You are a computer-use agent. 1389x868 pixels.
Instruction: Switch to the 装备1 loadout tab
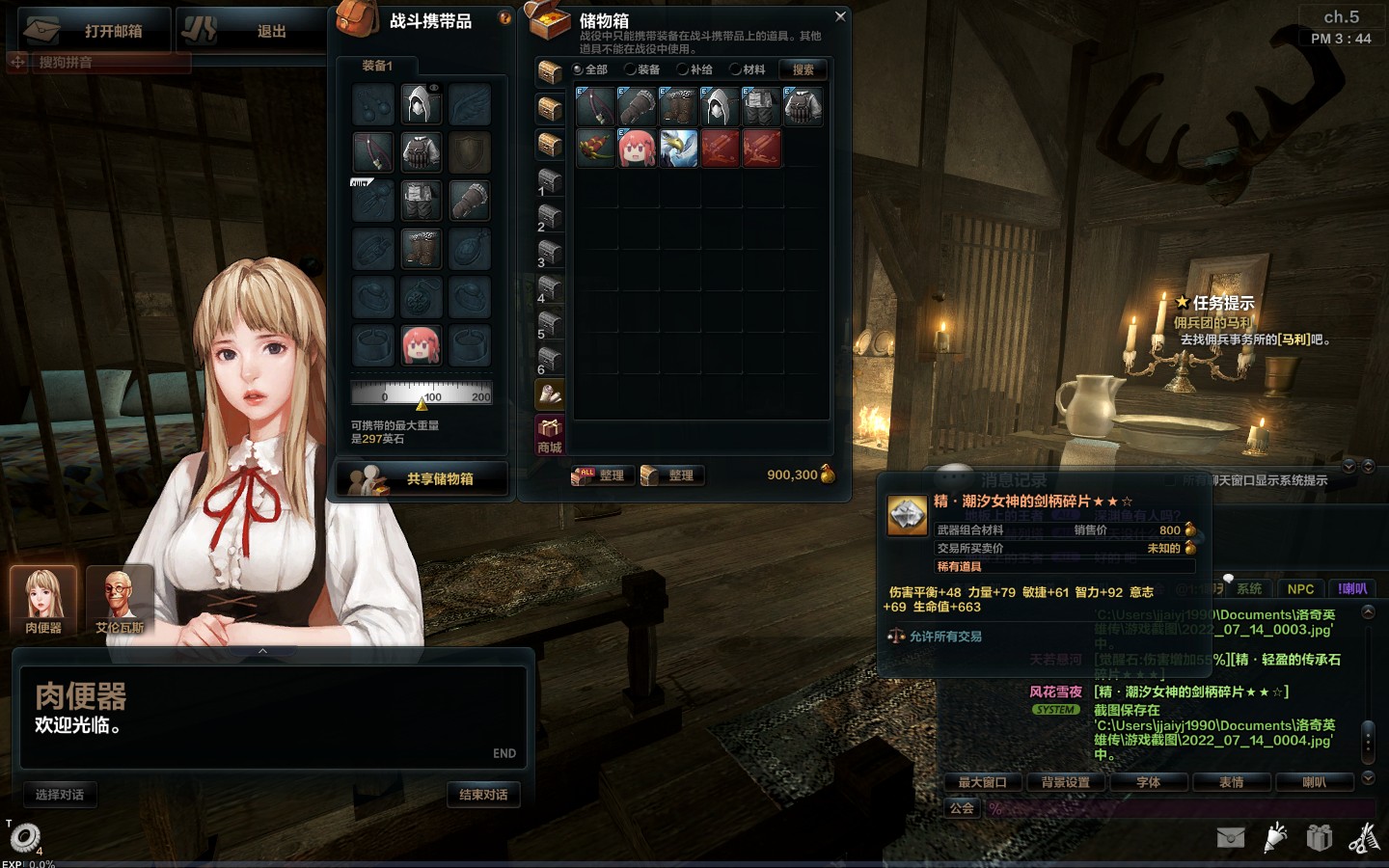[x=377, y=66]
